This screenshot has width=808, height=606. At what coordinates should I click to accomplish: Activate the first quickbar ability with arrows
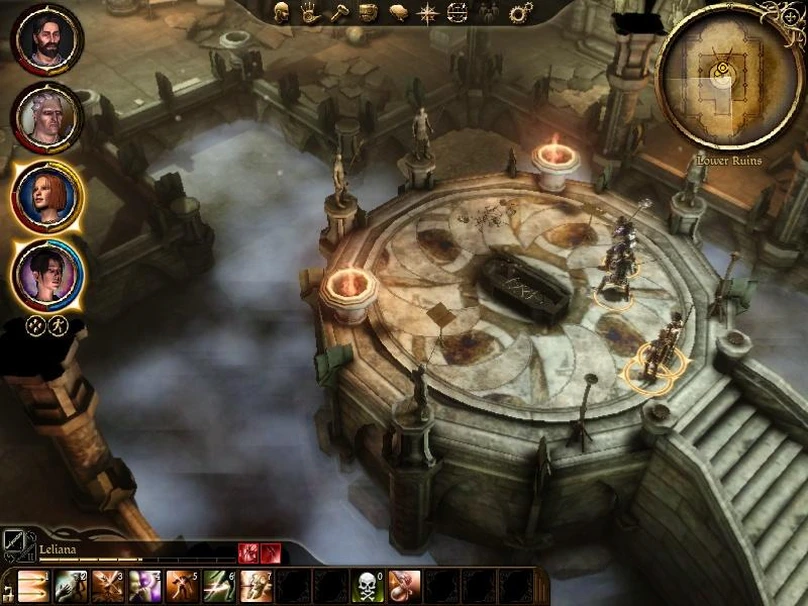[x=33, y=586]
